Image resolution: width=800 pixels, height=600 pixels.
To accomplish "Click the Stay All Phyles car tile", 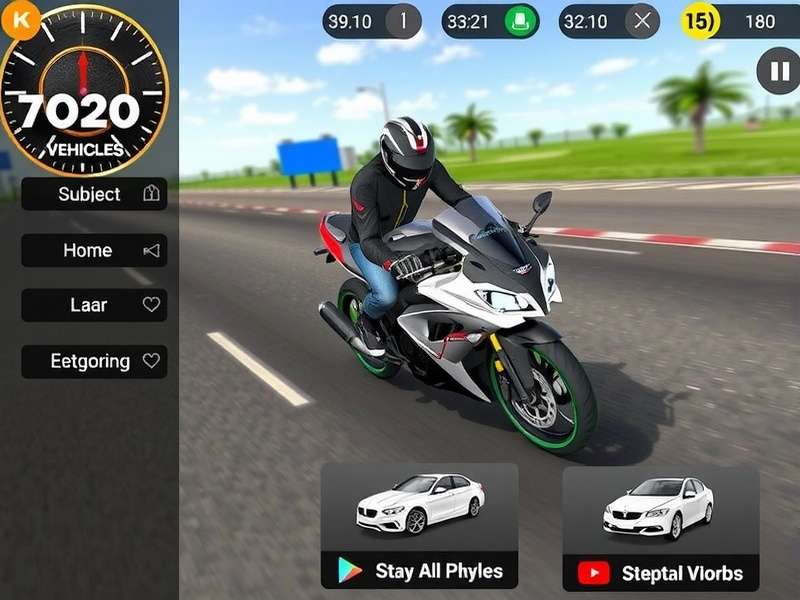I will pyautogui.click(x=419, y=525).
